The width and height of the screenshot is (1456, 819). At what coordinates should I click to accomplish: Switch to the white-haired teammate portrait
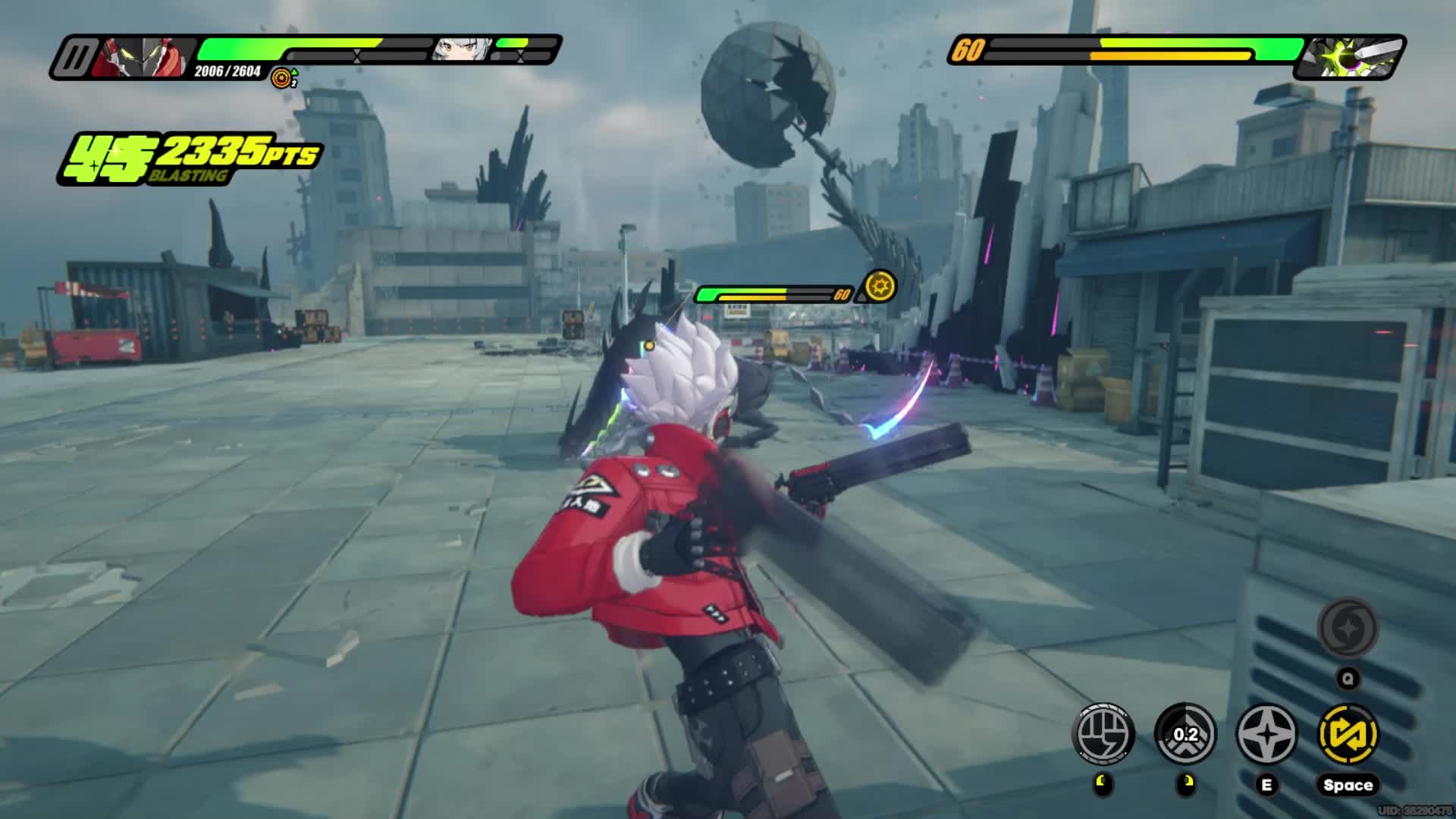460,49
